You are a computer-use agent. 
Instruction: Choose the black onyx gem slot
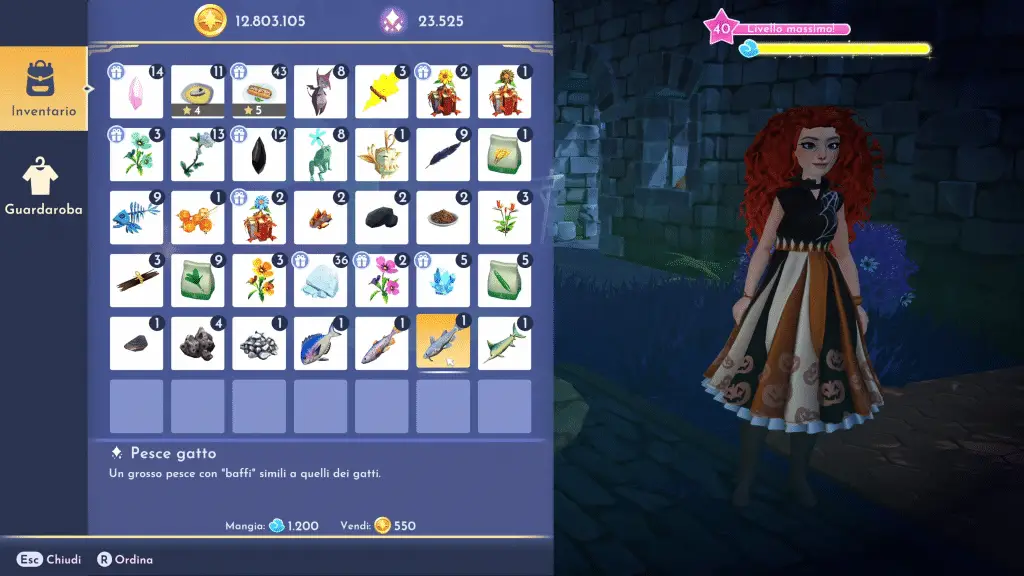click(x=259, y=154)
